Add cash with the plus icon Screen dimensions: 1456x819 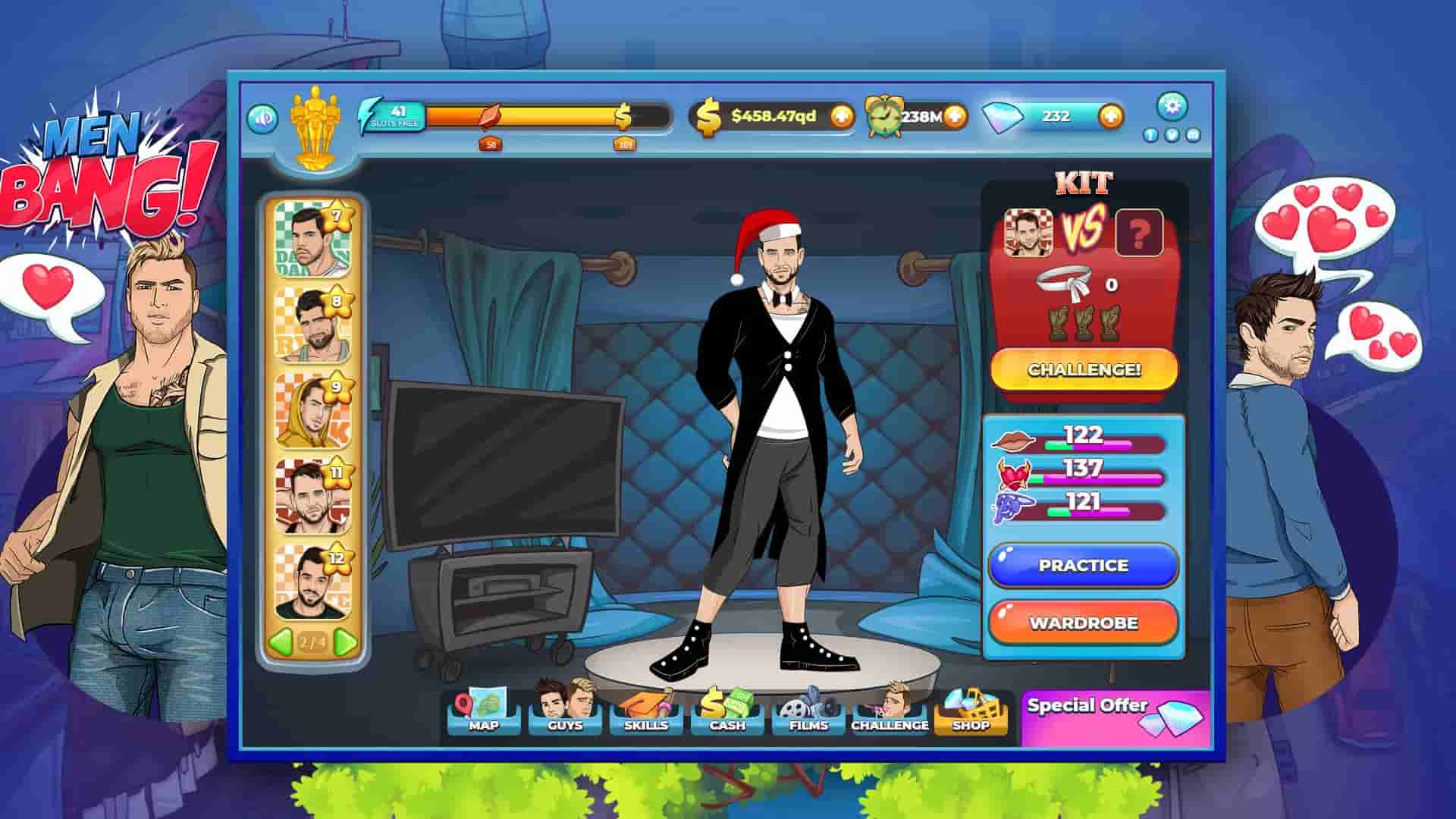tap(843, 117)
